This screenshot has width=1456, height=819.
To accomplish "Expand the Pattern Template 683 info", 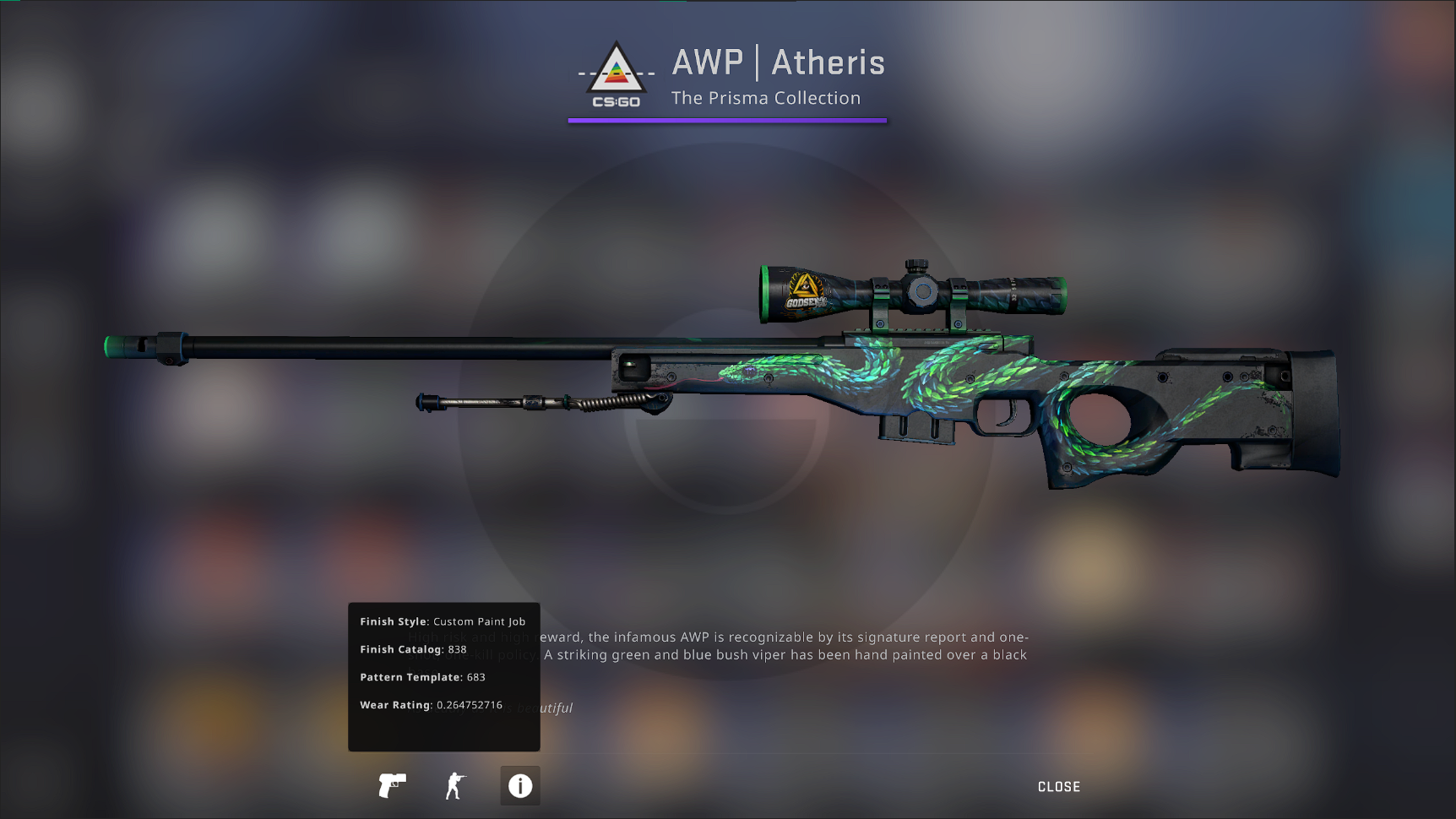I will coord(476,676).
